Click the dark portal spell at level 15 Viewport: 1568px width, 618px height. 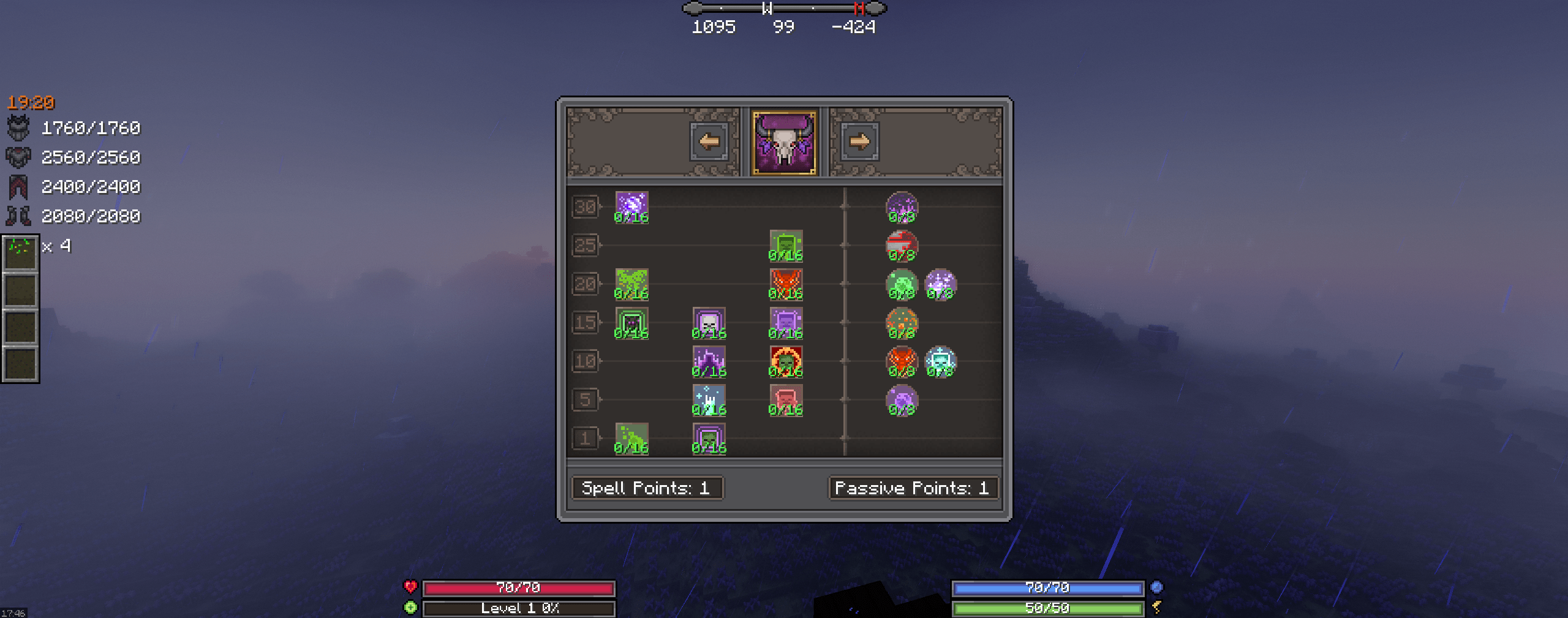pos(631,322)
